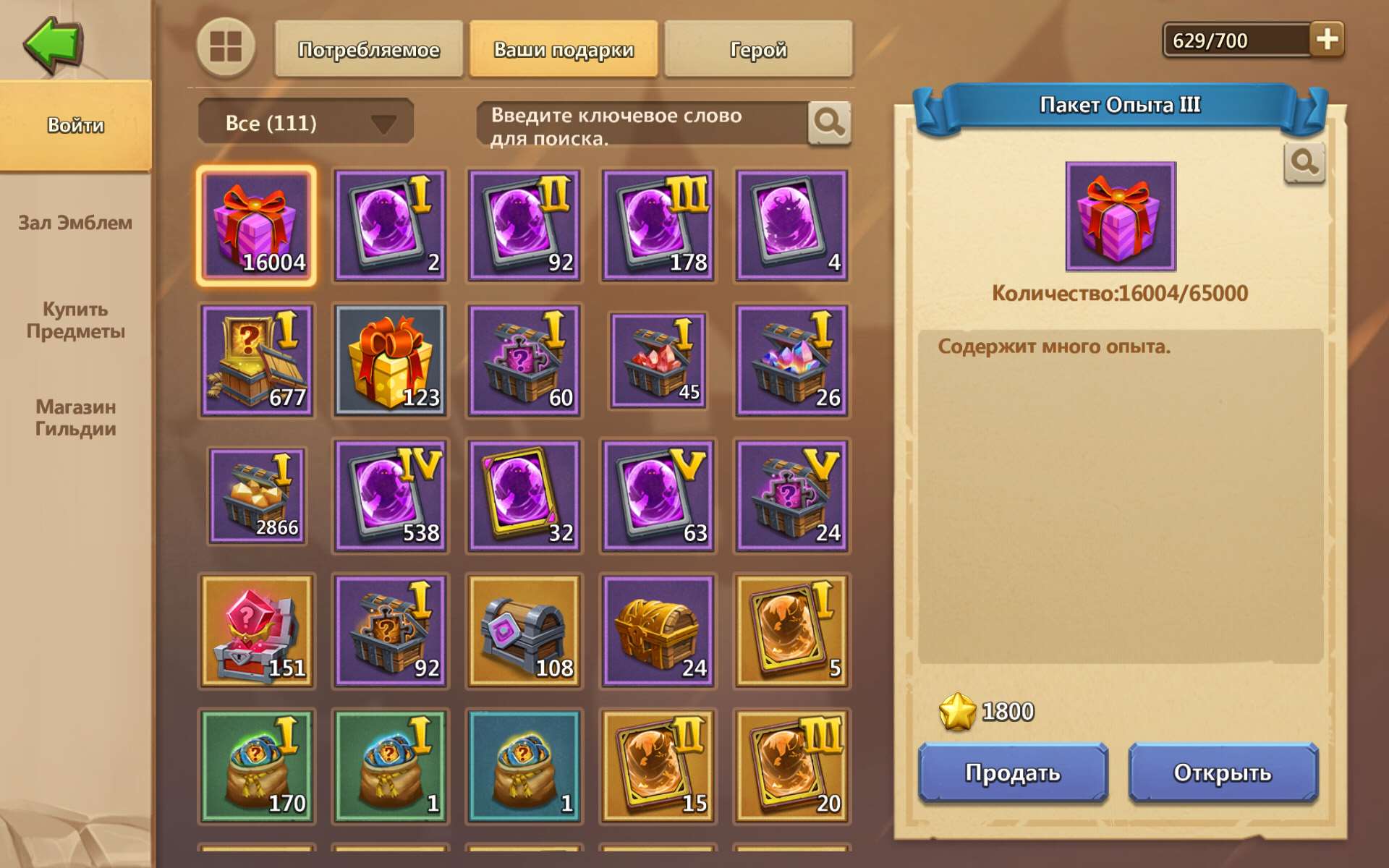Expand the Все (111) filter dropdown
This screenshot has height=868, width=1389.
(x=304, y=122)
